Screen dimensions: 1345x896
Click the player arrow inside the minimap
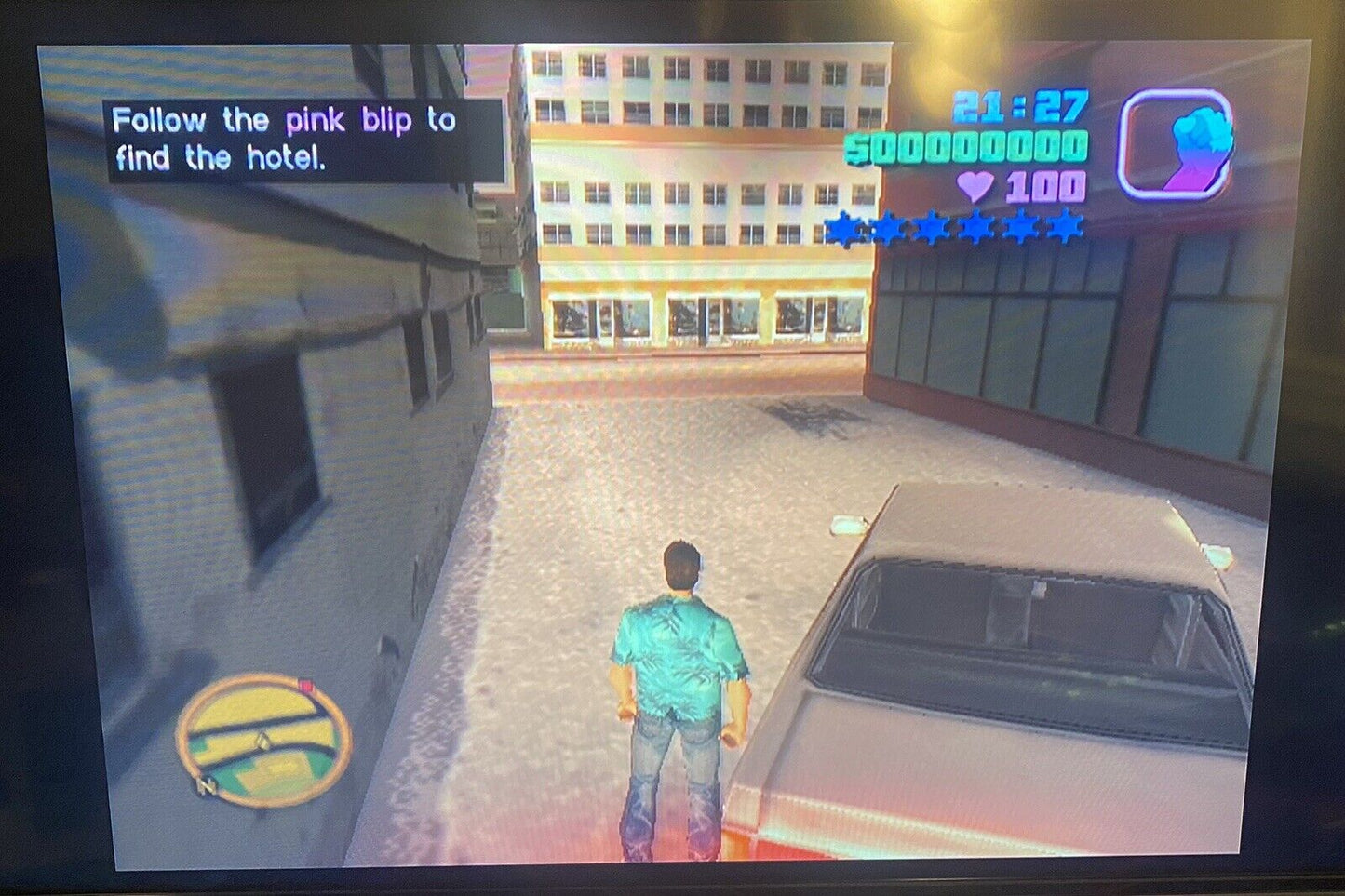(x=262, y=741)
